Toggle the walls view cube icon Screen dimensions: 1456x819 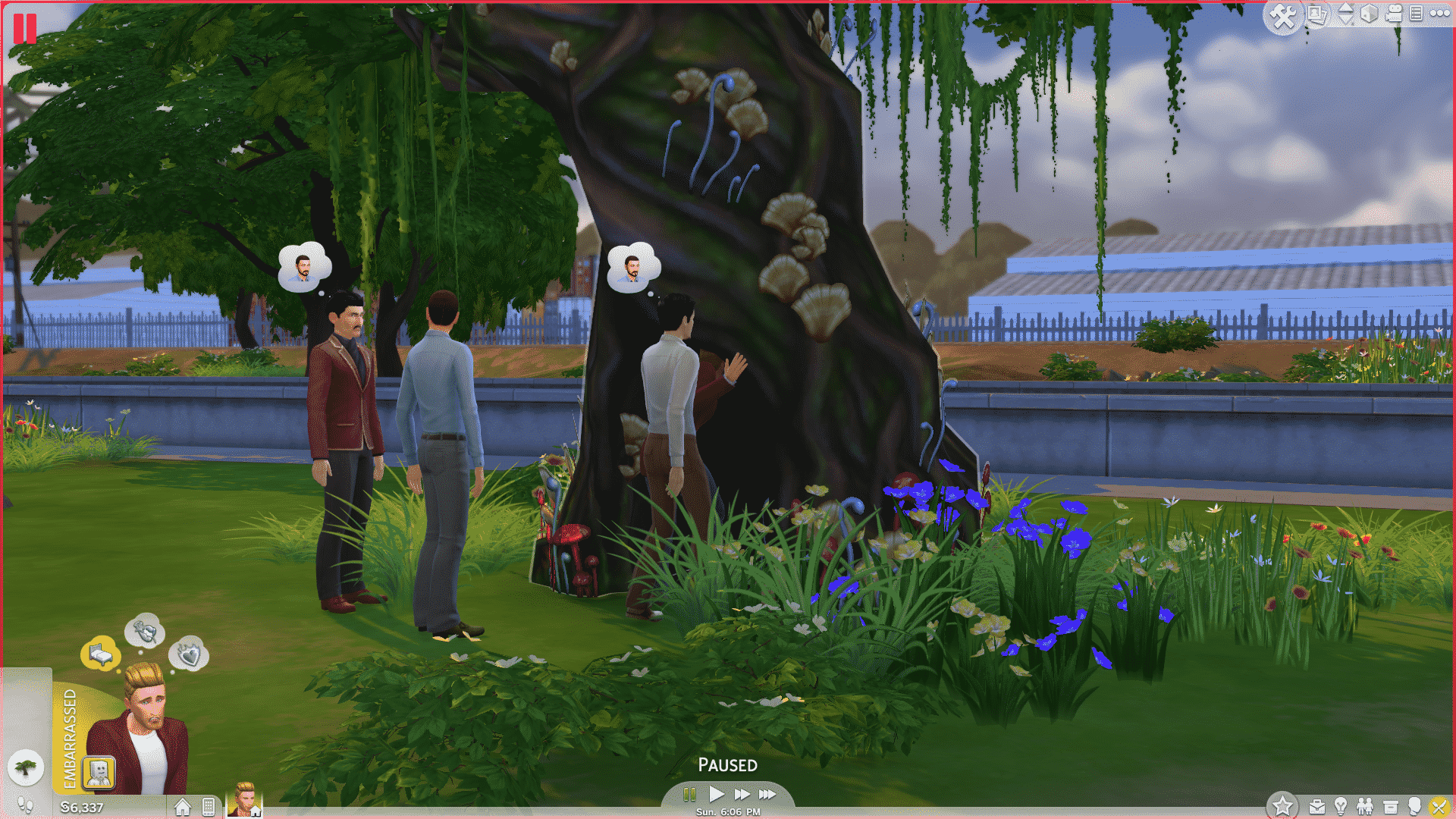pyautogui.click(x=1369, y=14)
